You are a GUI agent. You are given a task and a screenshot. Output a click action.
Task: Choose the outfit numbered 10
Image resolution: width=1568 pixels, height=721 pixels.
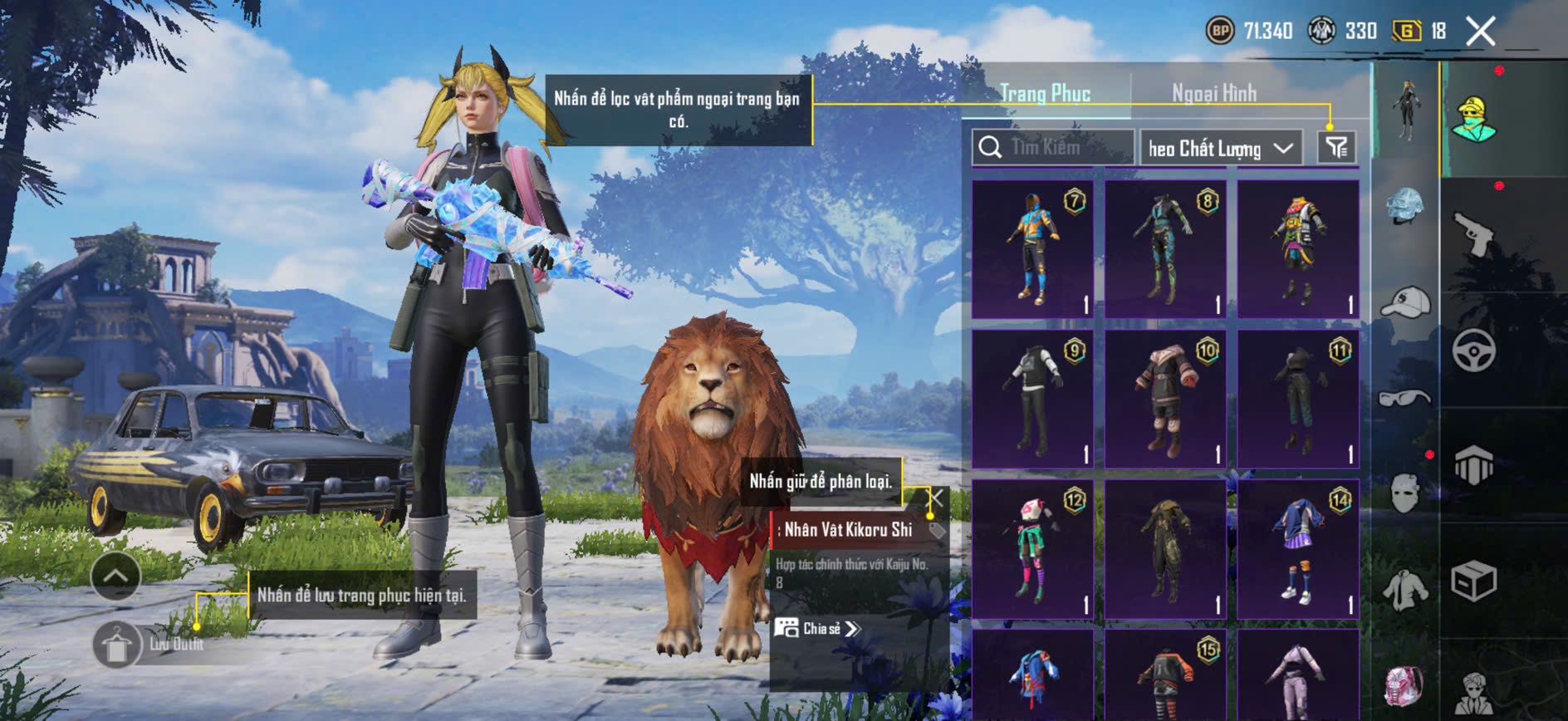coord(1165,399)
